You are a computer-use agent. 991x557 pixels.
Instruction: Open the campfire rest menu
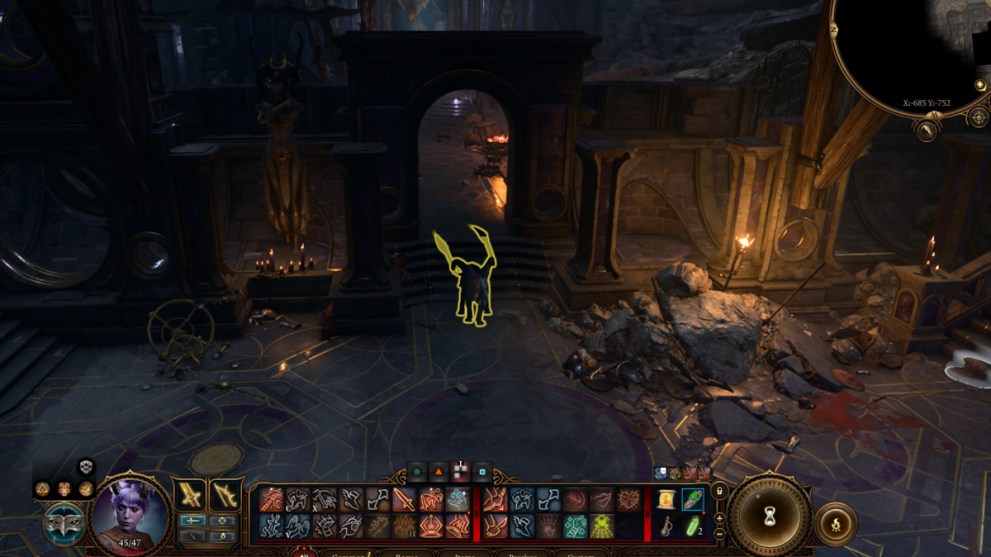[836, 522]
